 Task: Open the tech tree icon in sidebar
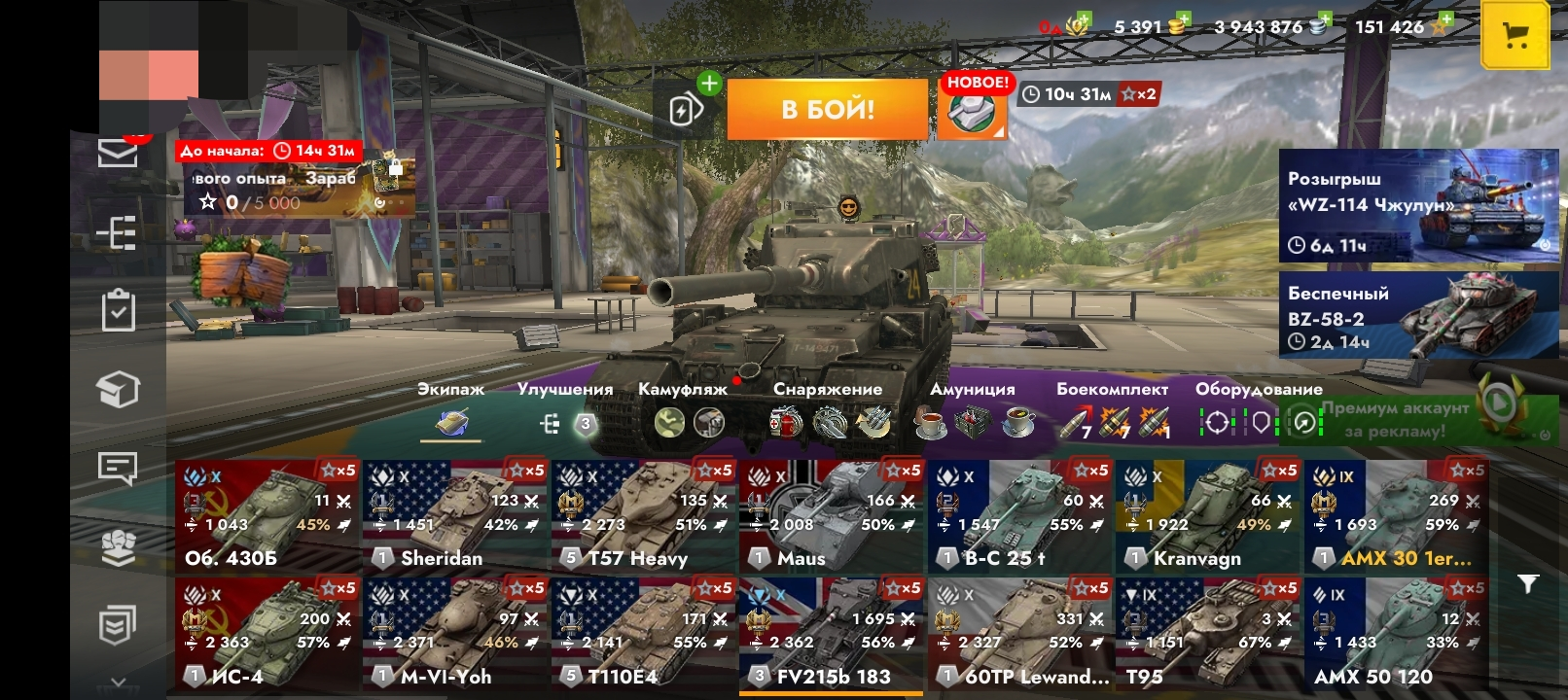pyautogui.click(x=118, y=233)
